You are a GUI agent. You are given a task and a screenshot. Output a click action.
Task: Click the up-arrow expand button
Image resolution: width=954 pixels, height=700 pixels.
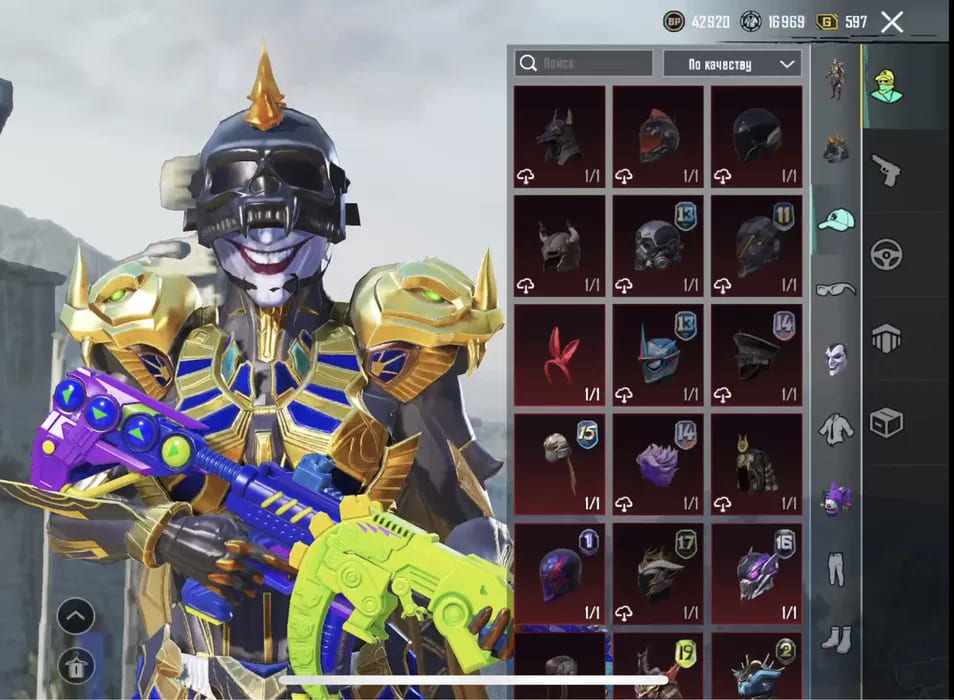[76, 616]
